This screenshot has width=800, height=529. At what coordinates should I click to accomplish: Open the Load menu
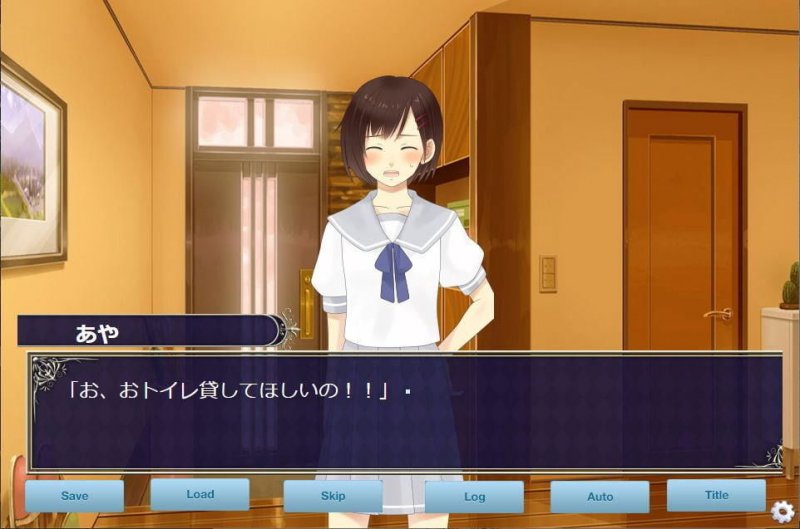tap(200, 494)
